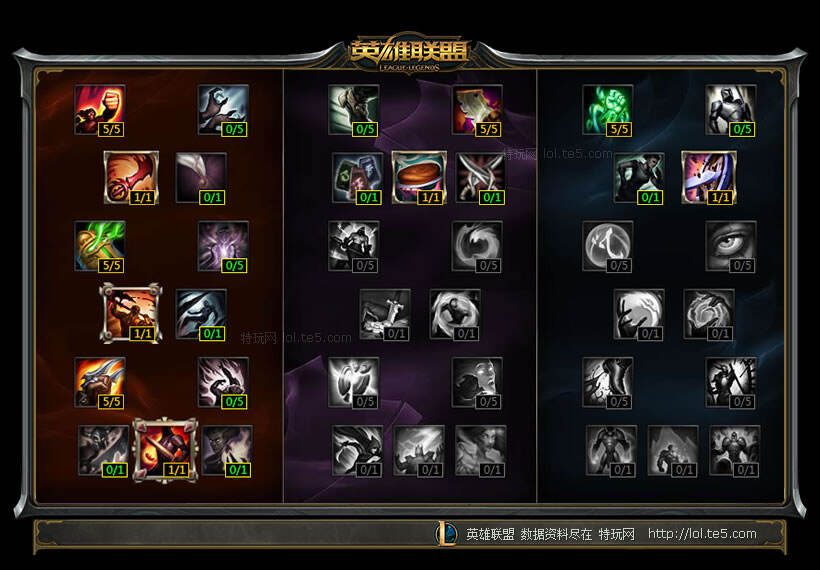Select the glowing green fist mastery
820x570 pixels.
tap(607, 109)
